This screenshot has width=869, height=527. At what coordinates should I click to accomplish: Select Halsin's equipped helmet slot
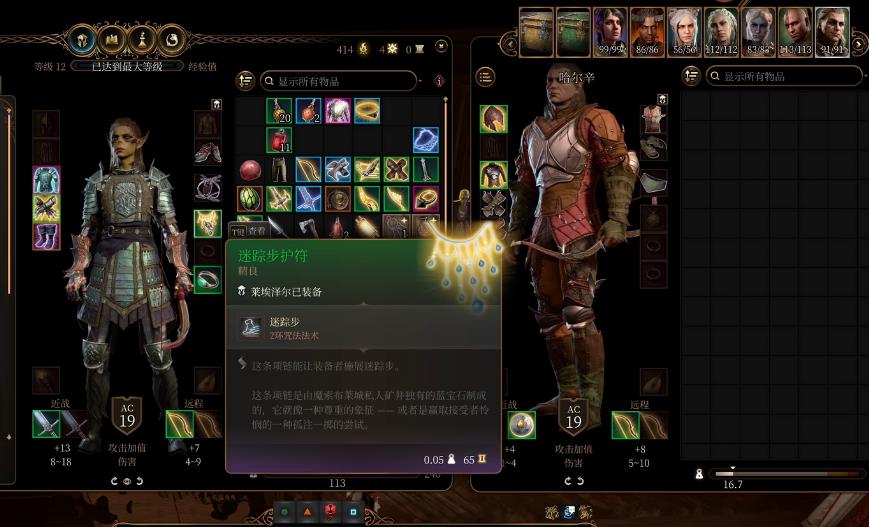(x=493, y=119)
